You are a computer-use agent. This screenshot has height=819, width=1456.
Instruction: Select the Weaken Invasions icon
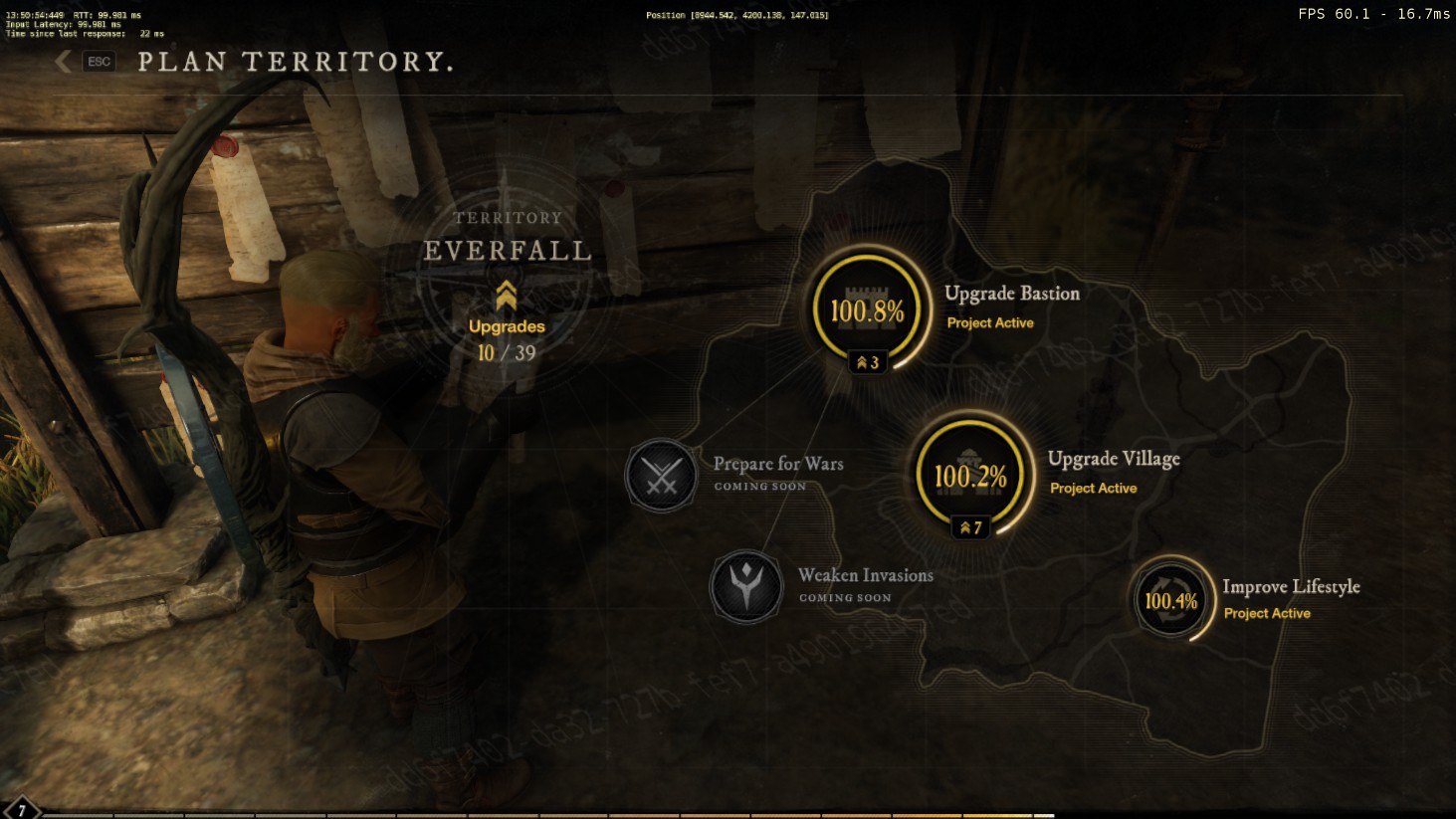click(x=745, y=586)
